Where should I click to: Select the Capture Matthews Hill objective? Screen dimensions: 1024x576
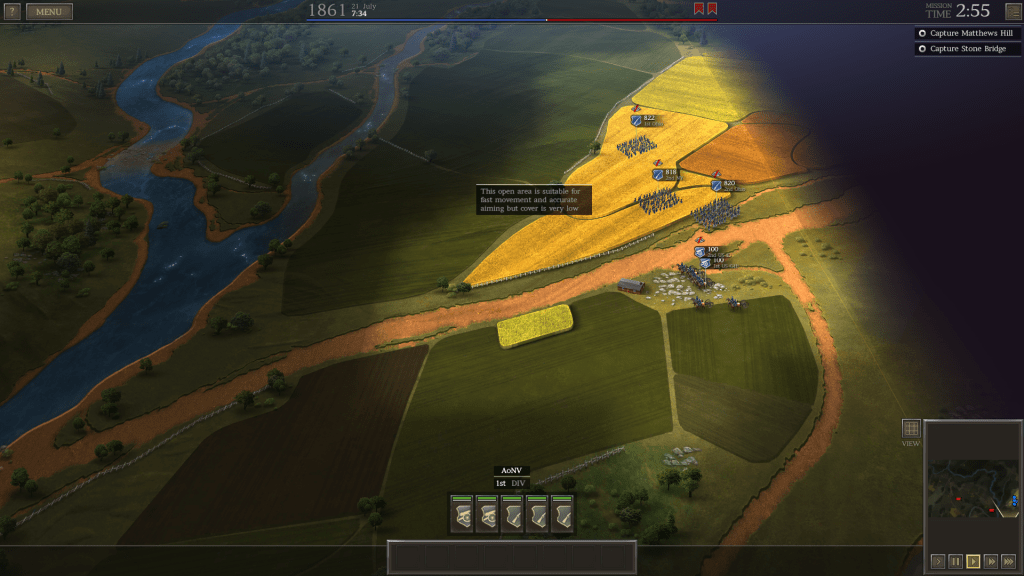[x=966, y=33]
